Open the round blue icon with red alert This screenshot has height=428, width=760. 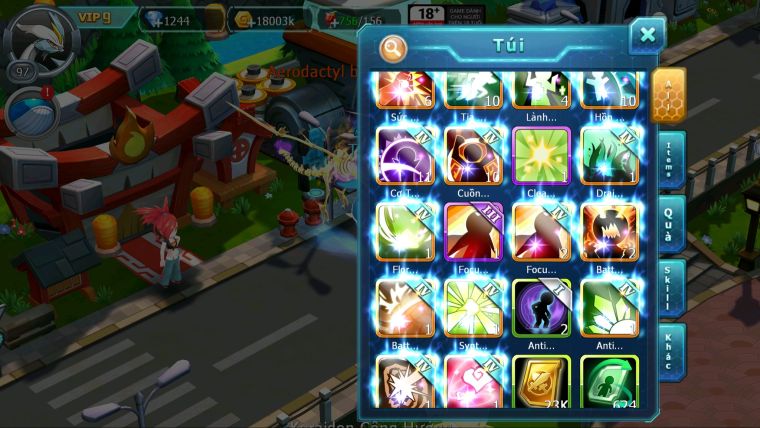pyautogui.click(x=30, y=112)
